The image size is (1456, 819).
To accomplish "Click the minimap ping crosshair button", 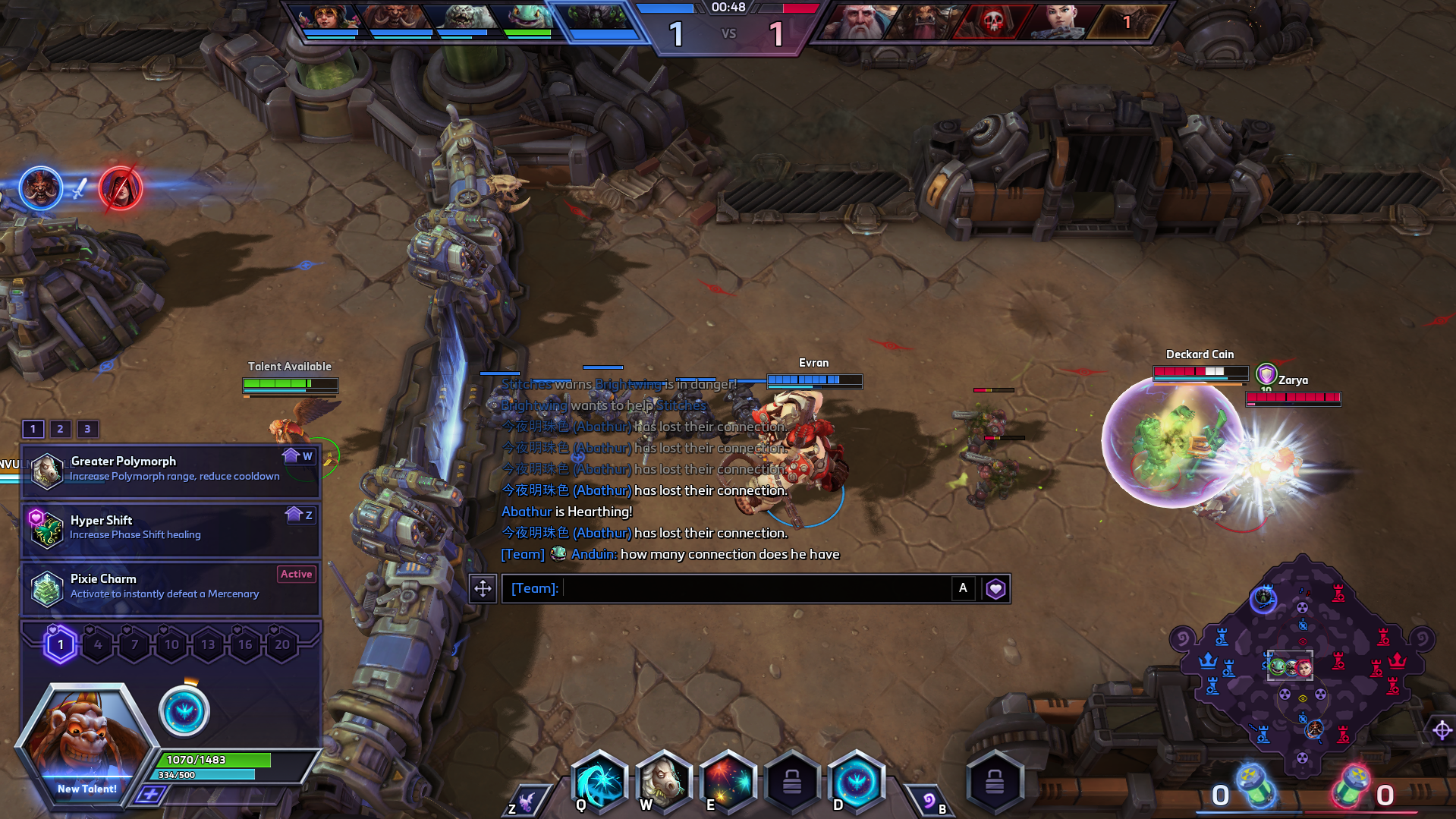I will click(x=1442, y=730).
